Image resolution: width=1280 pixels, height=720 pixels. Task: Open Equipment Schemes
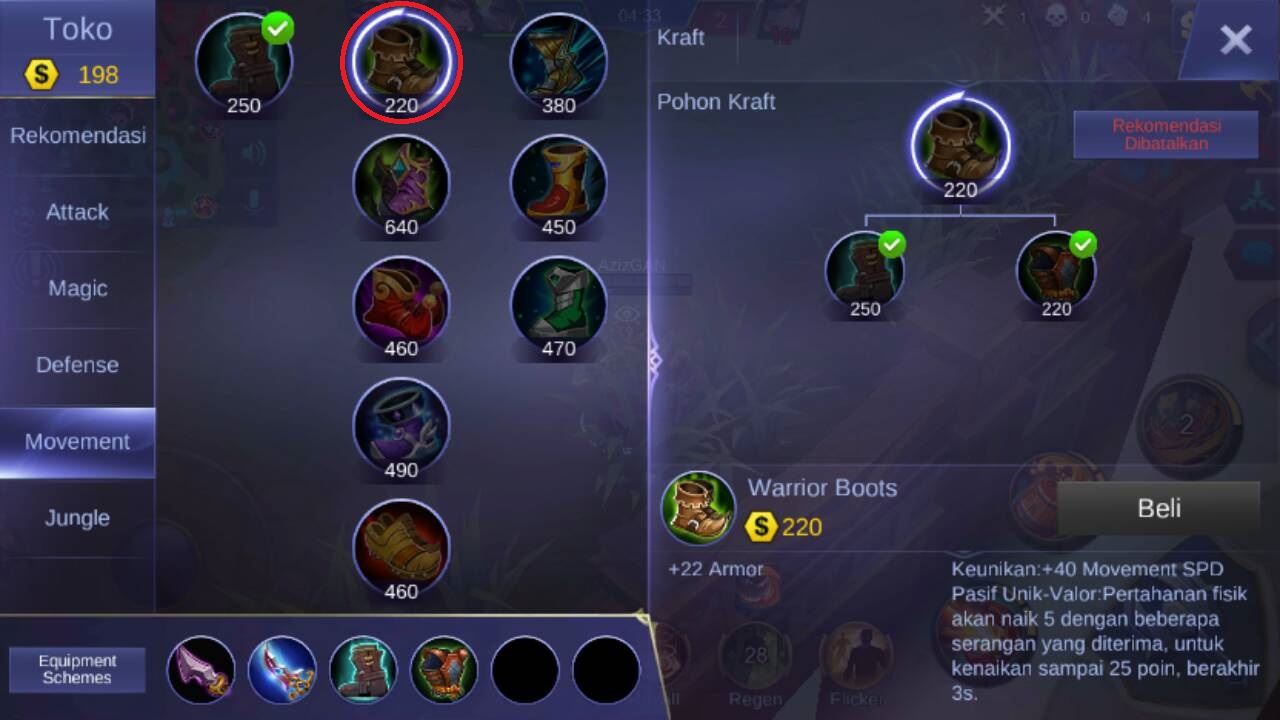[x=78, y=669]
